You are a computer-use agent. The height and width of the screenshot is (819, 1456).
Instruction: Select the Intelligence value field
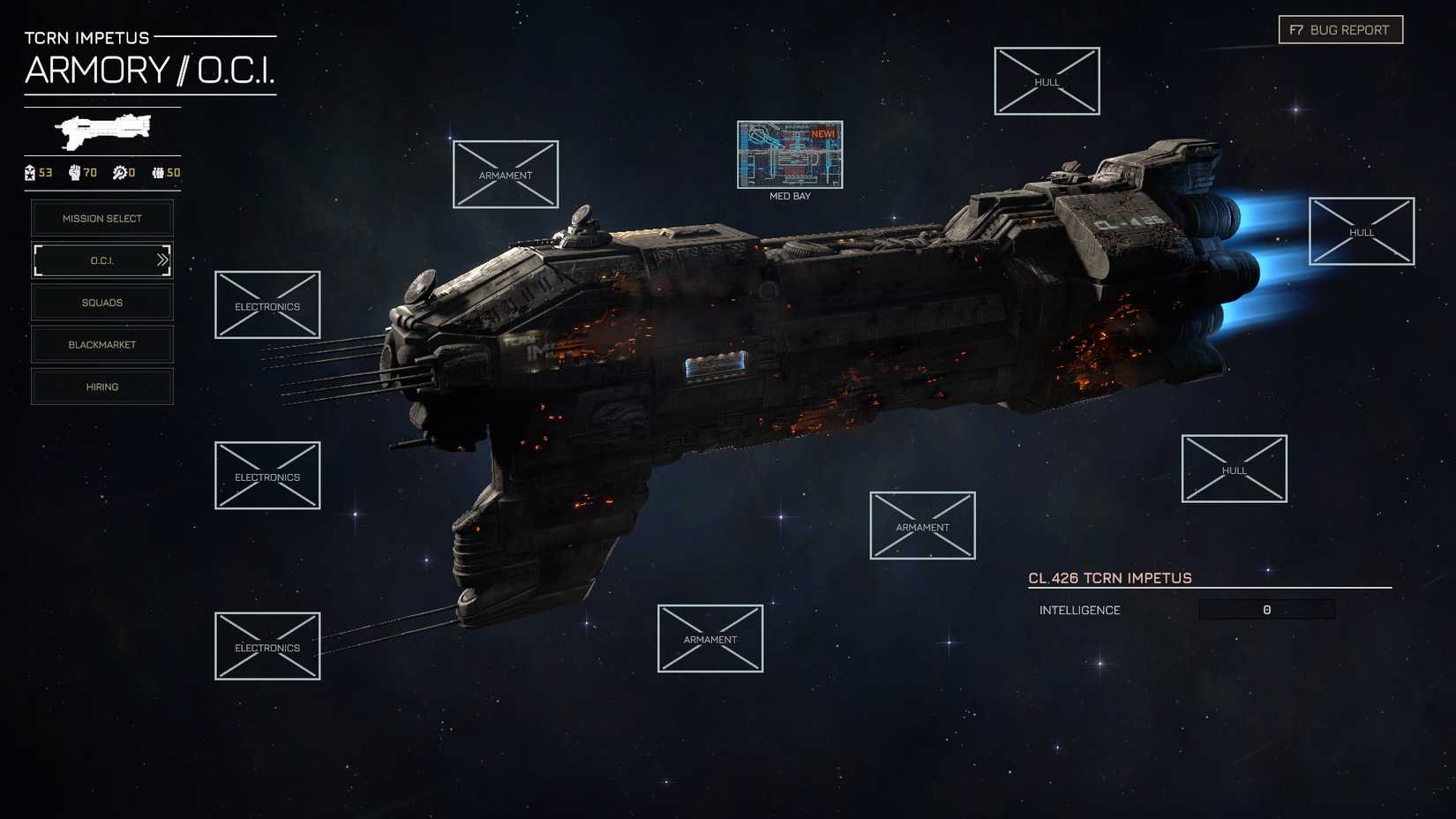tap(1266, 609)
